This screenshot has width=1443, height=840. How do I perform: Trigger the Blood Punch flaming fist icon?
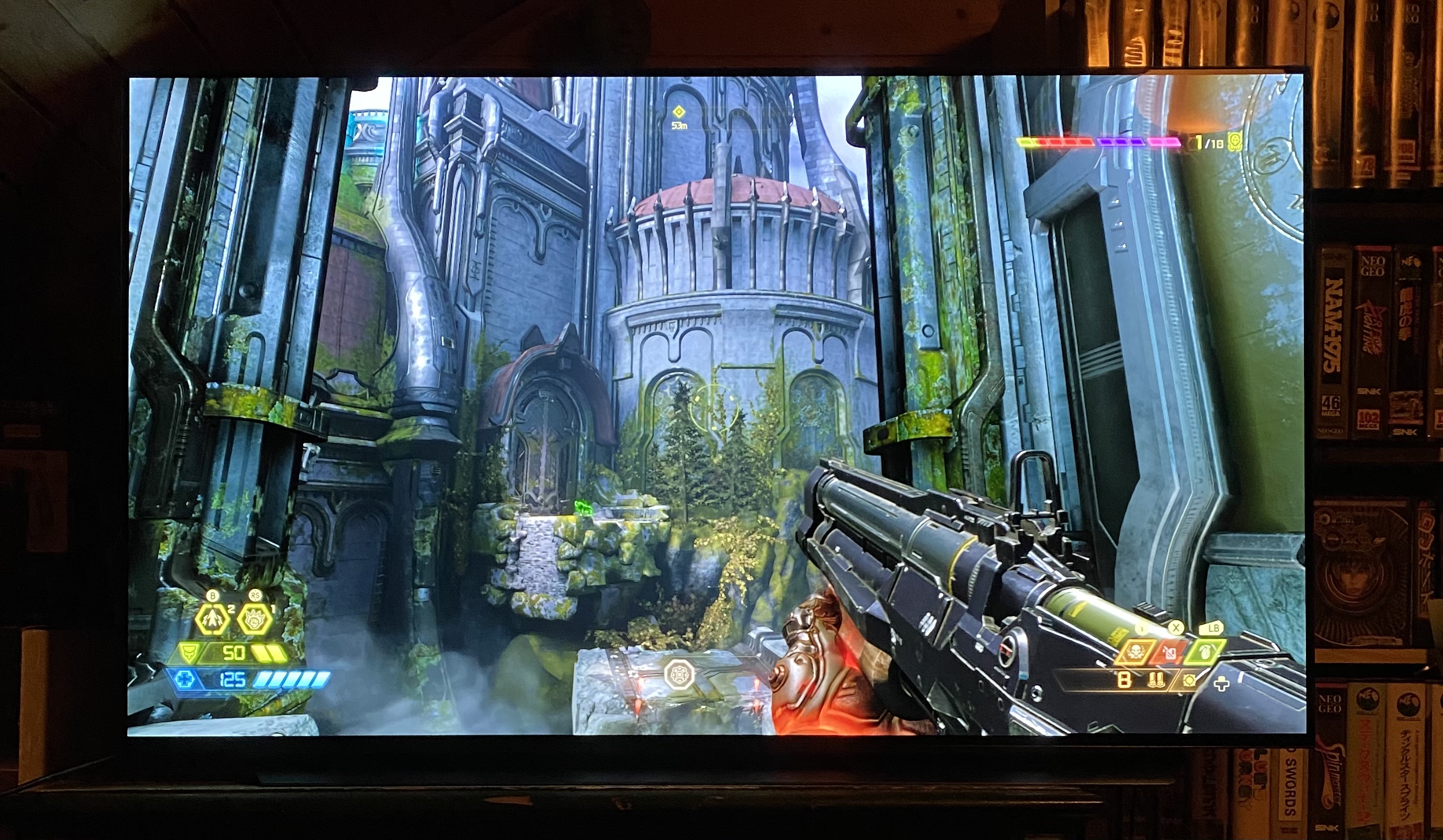pos(255,619)
